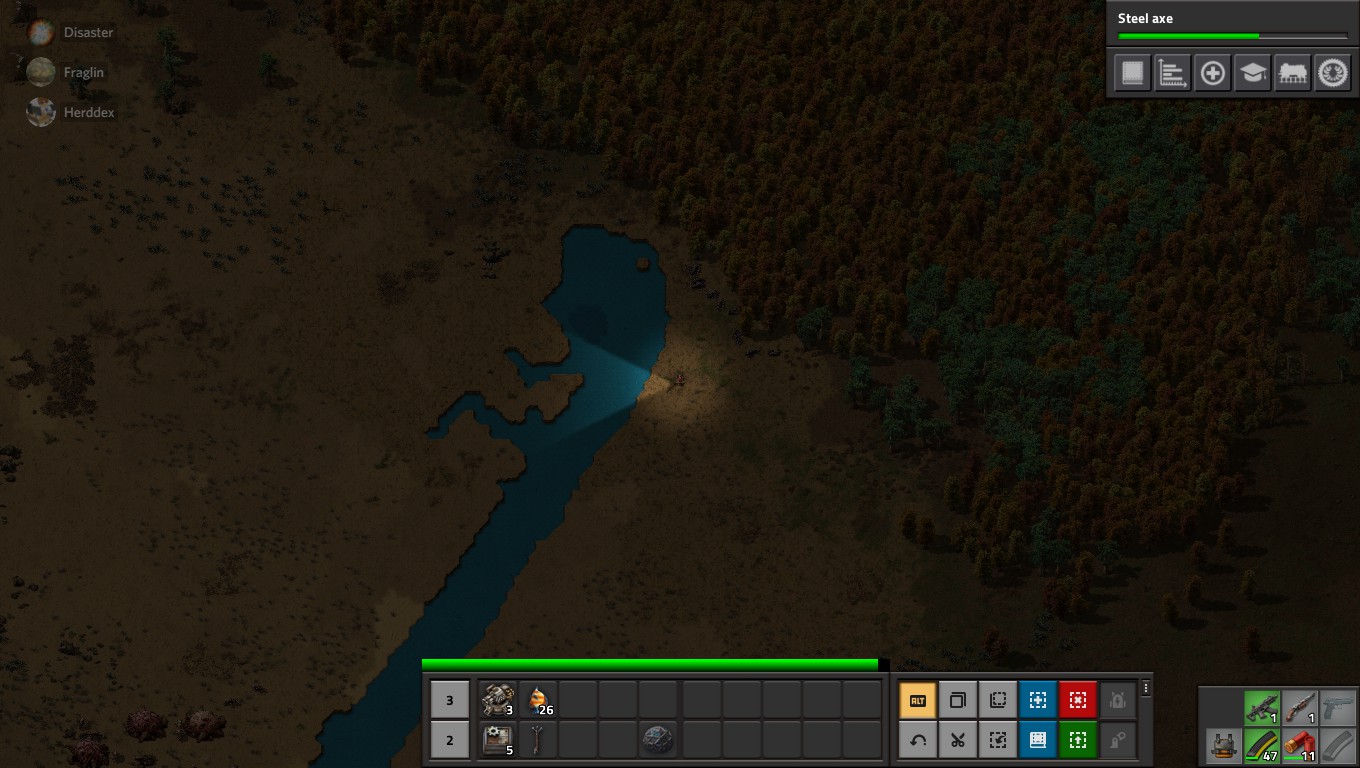Click the undo arrow button
Screen dimensions: 1360x768
[918, 741]
